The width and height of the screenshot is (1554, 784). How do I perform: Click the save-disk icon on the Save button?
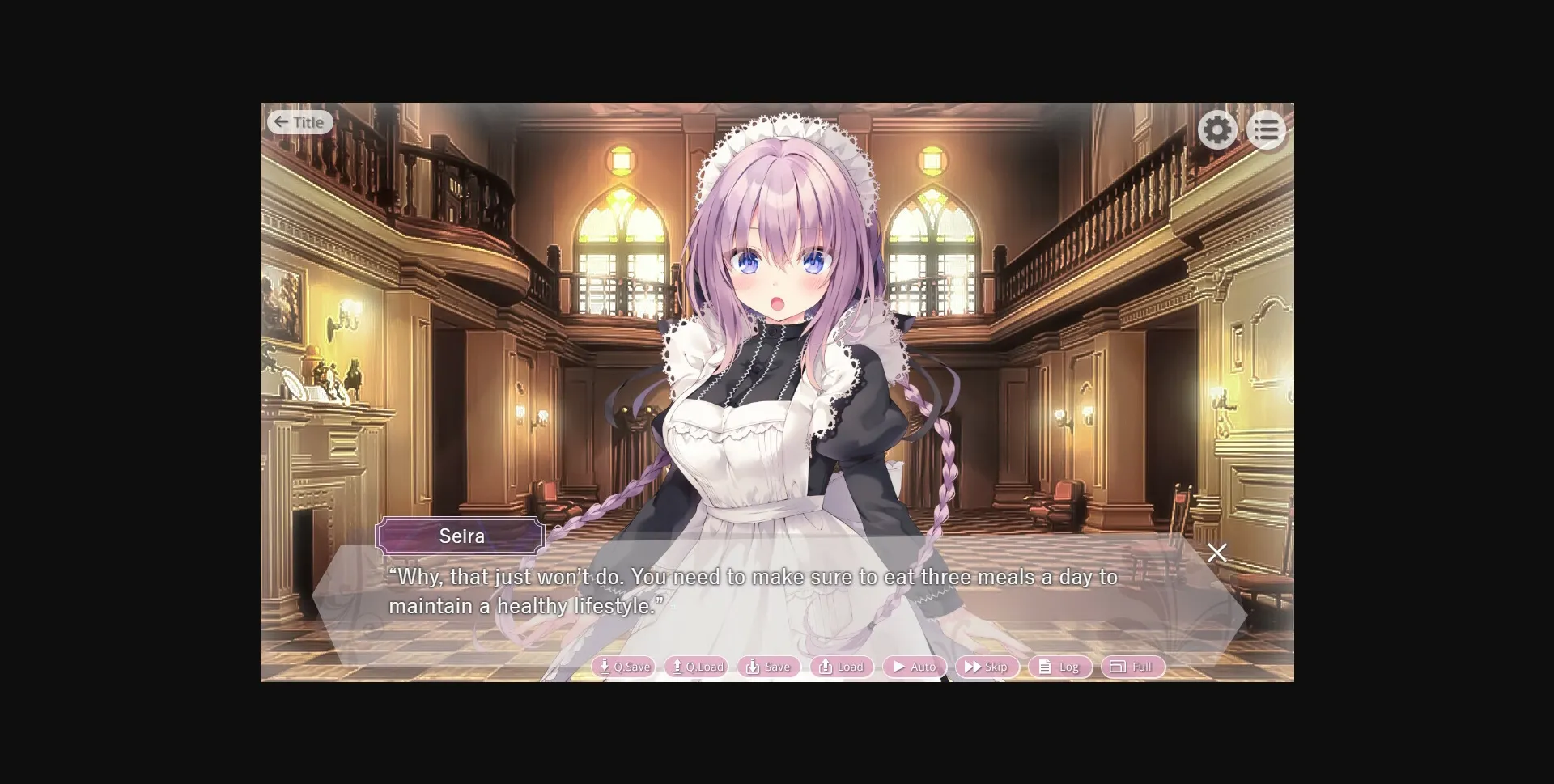[752, 667]
